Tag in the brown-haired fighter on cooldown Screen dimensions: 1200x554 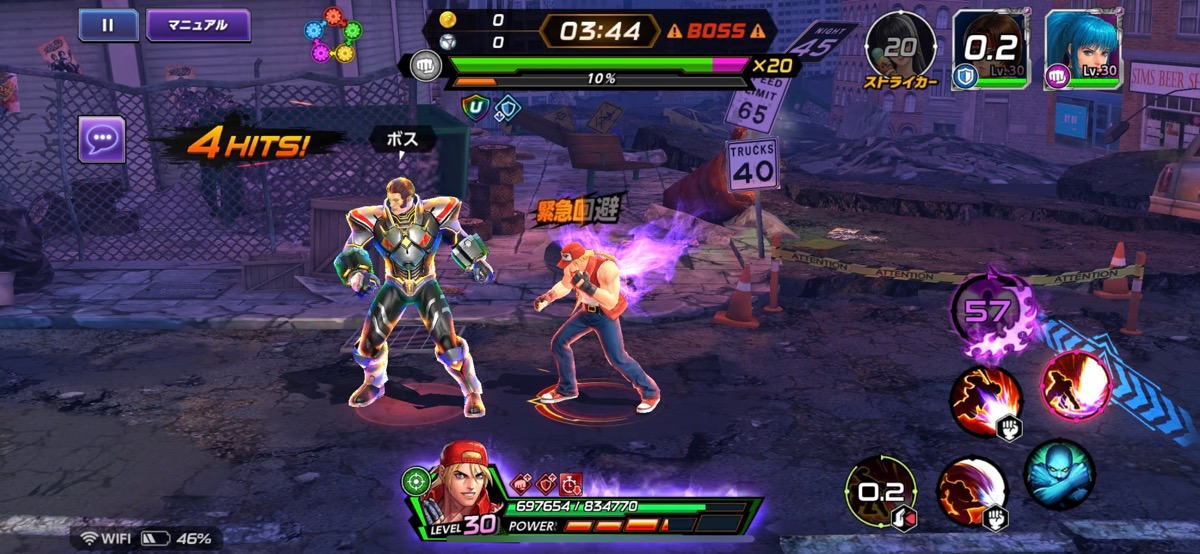pos(990,50)
